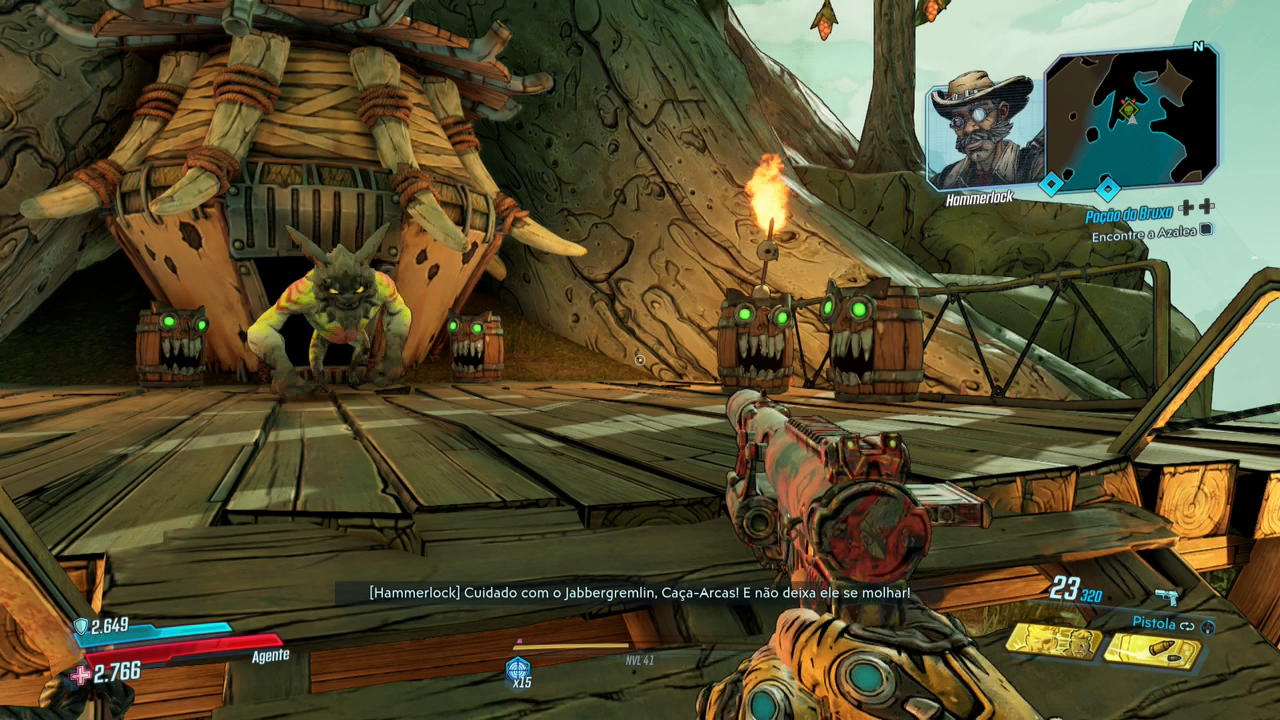Select the yellow bullet card
The height and width of the screenshot is (720, 1280).
click(1150, 650)
